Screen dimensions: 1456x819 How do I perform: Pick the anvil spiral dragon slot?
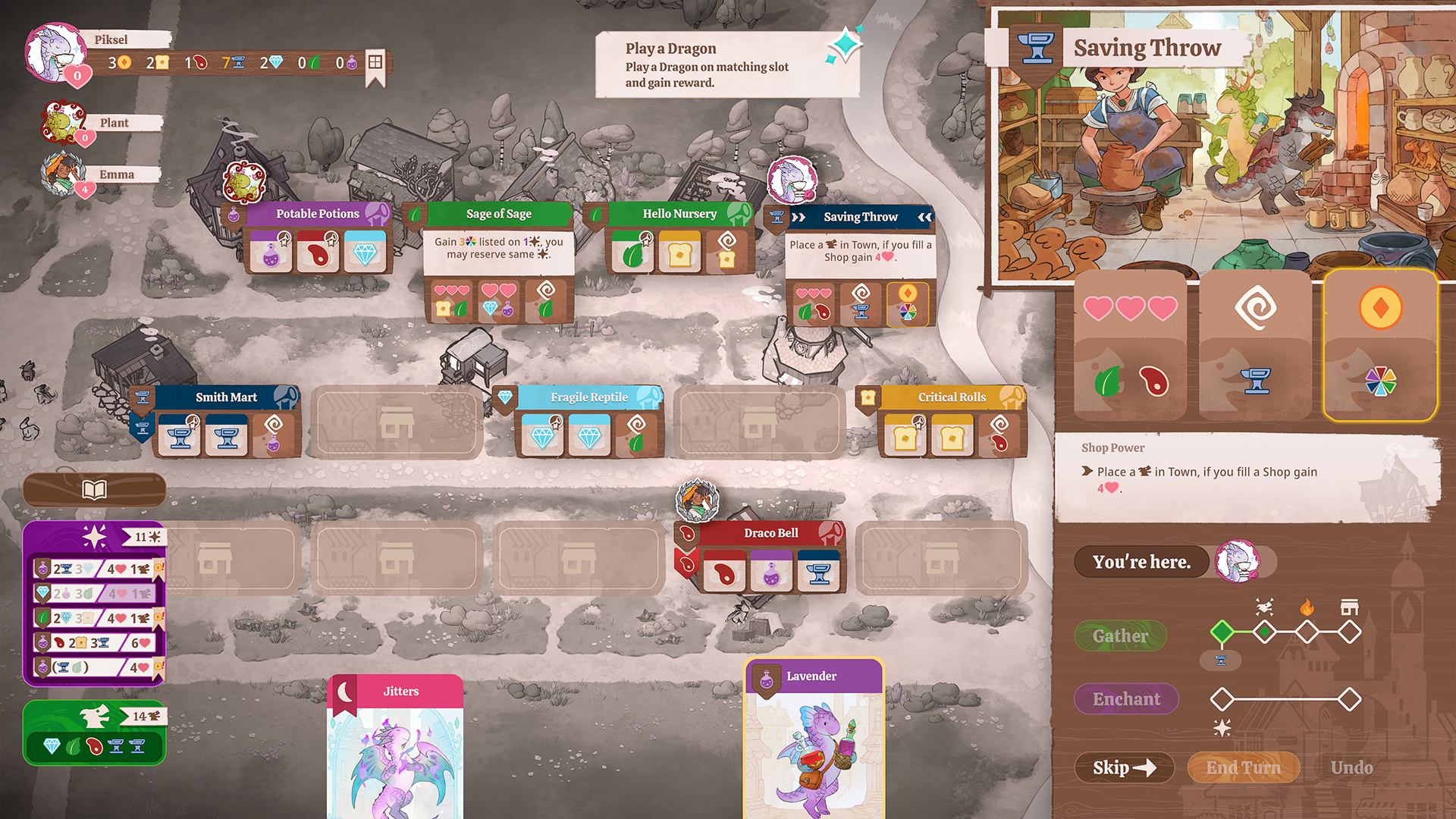point(1255,345)
